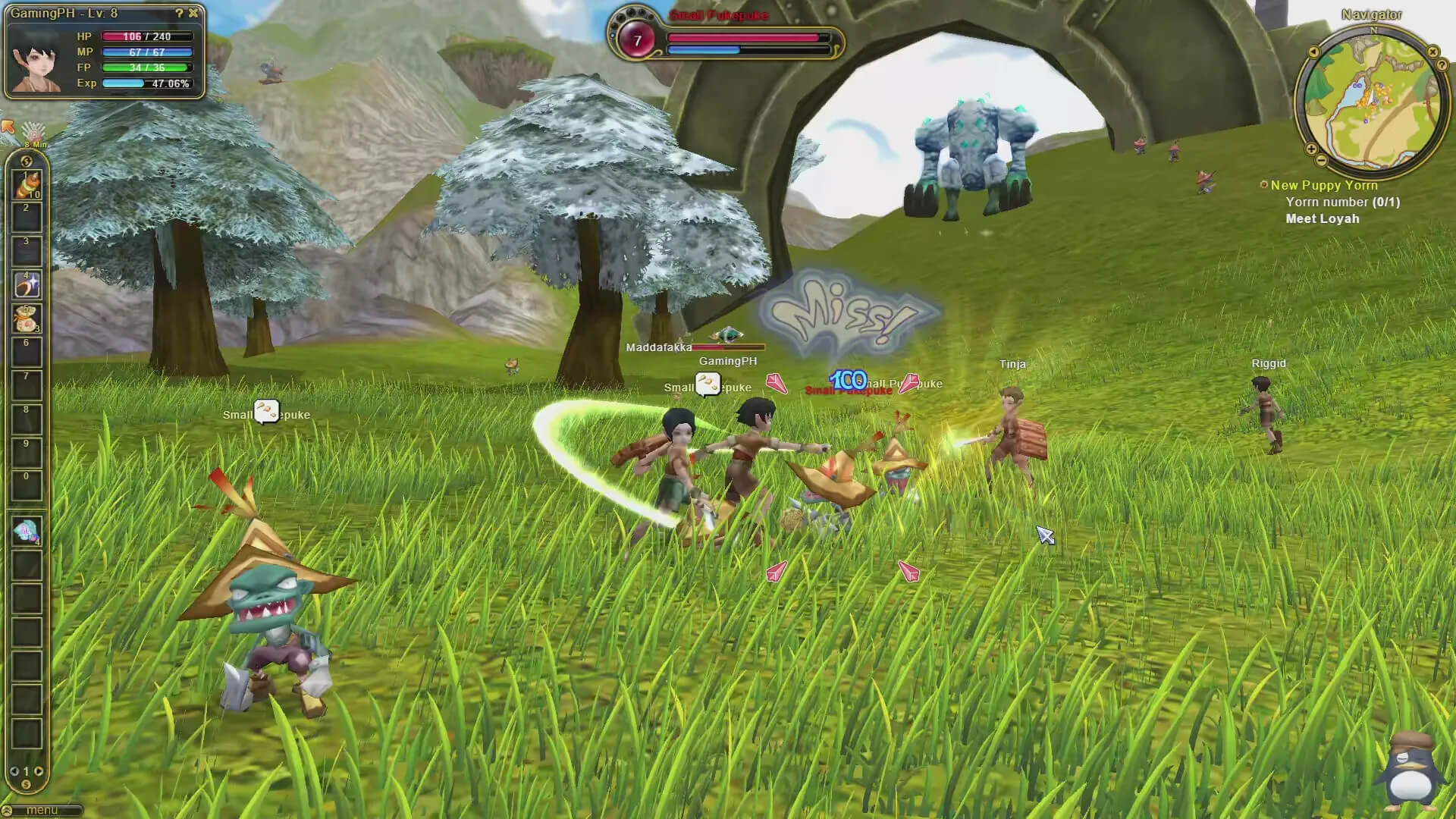Open the Navigator help button
The height and width of the screenshot is (819, 1456).
(1442, 66)
